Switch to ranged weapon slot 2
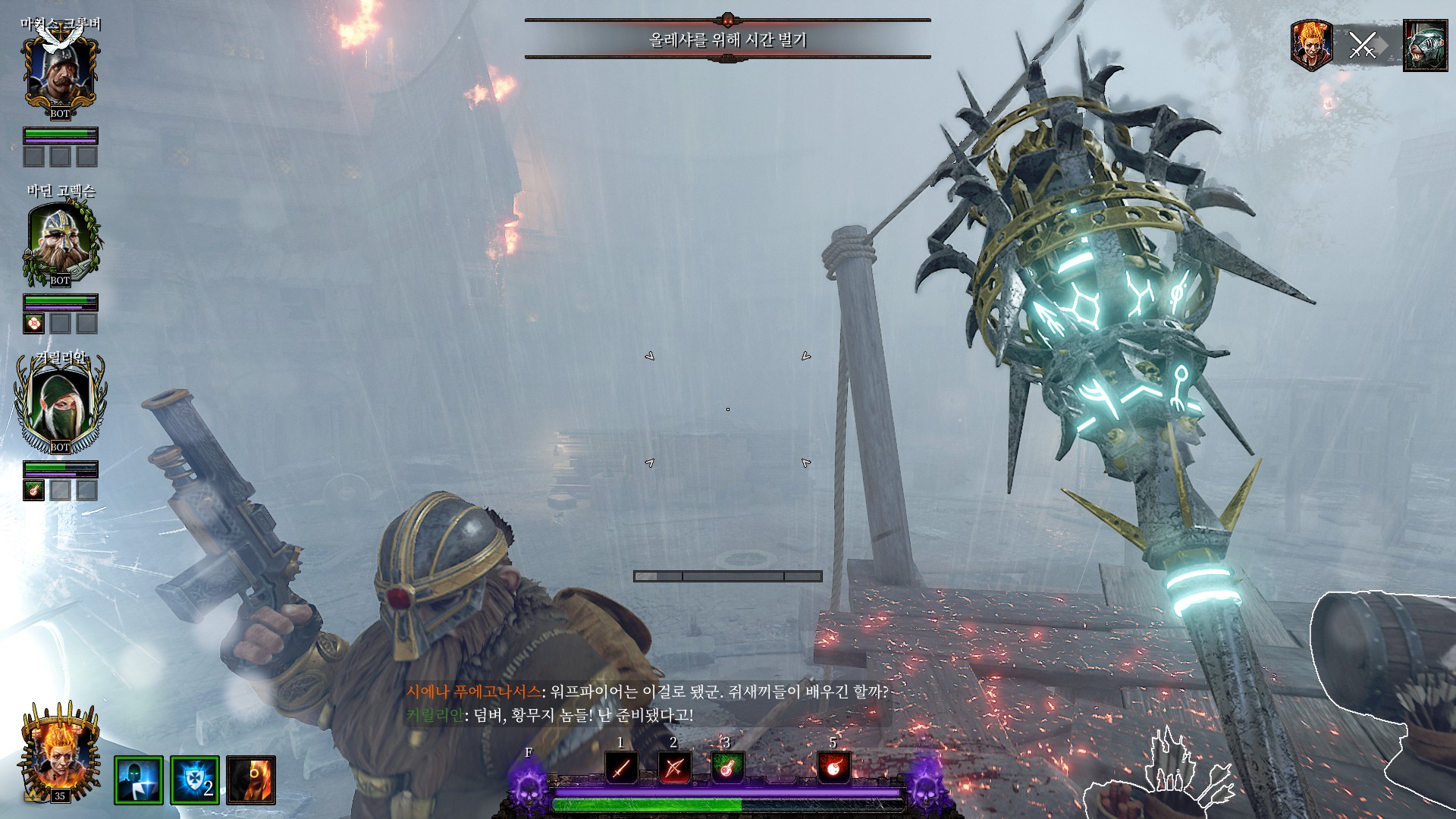1456x819 pixels. click(673, 767)
